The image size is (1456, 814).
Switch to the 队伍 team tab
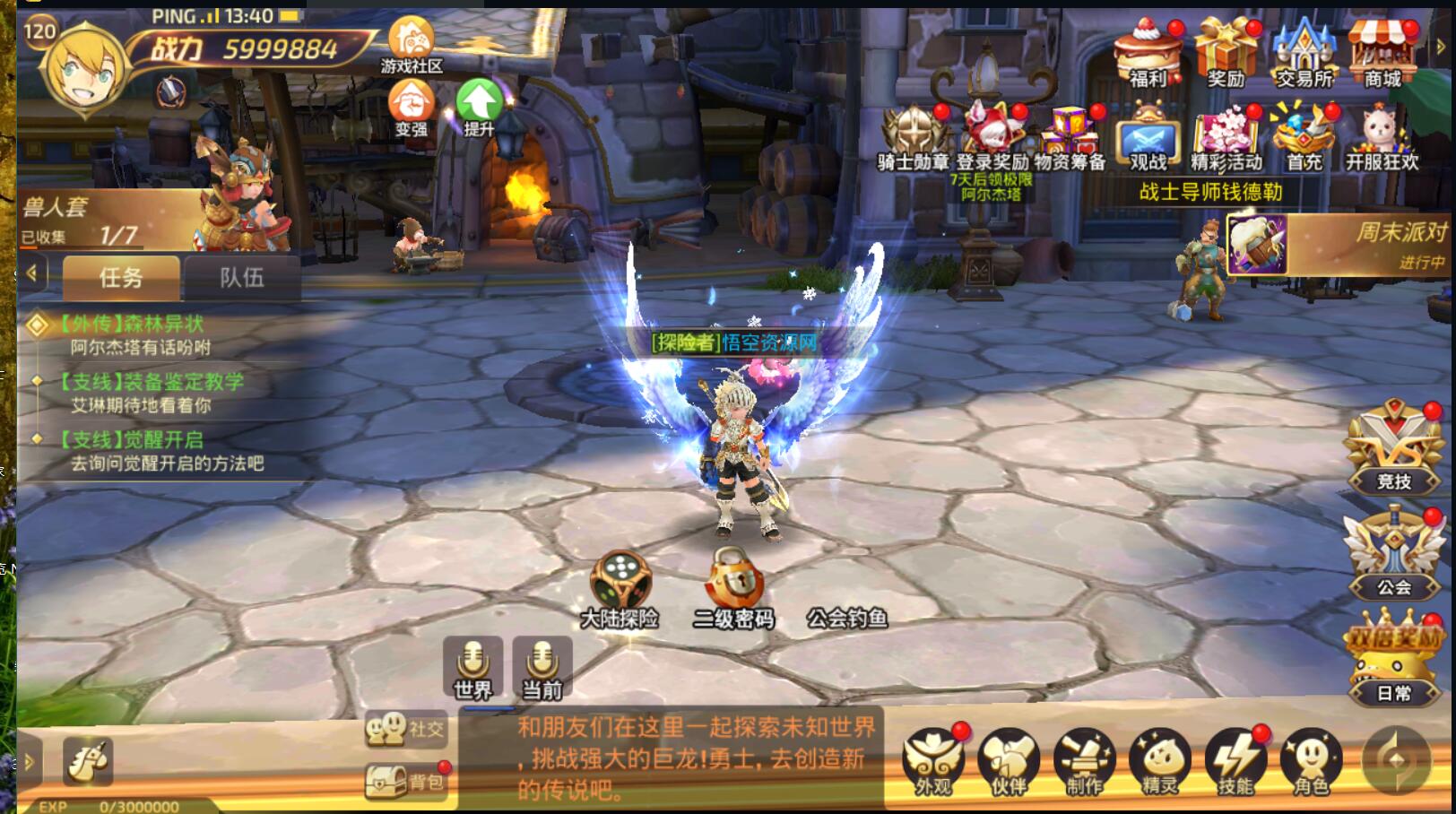point(242,278)
